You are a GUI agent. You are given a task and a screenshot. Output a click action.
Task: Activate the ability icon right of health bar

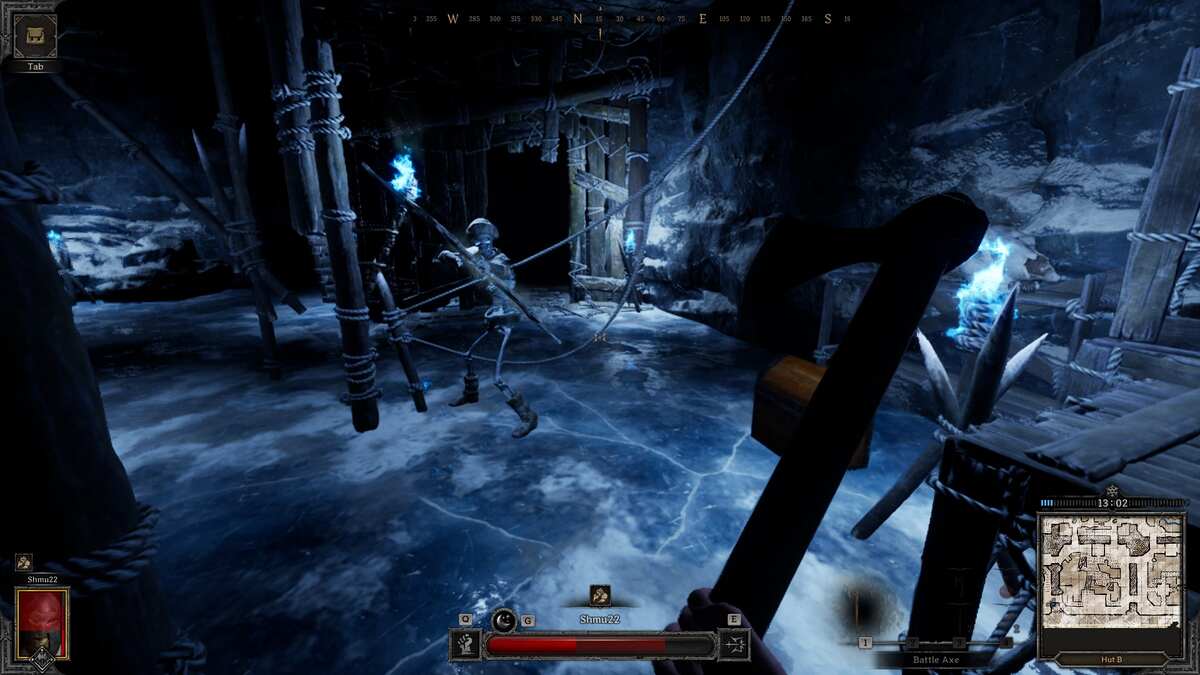click(733, 644)
